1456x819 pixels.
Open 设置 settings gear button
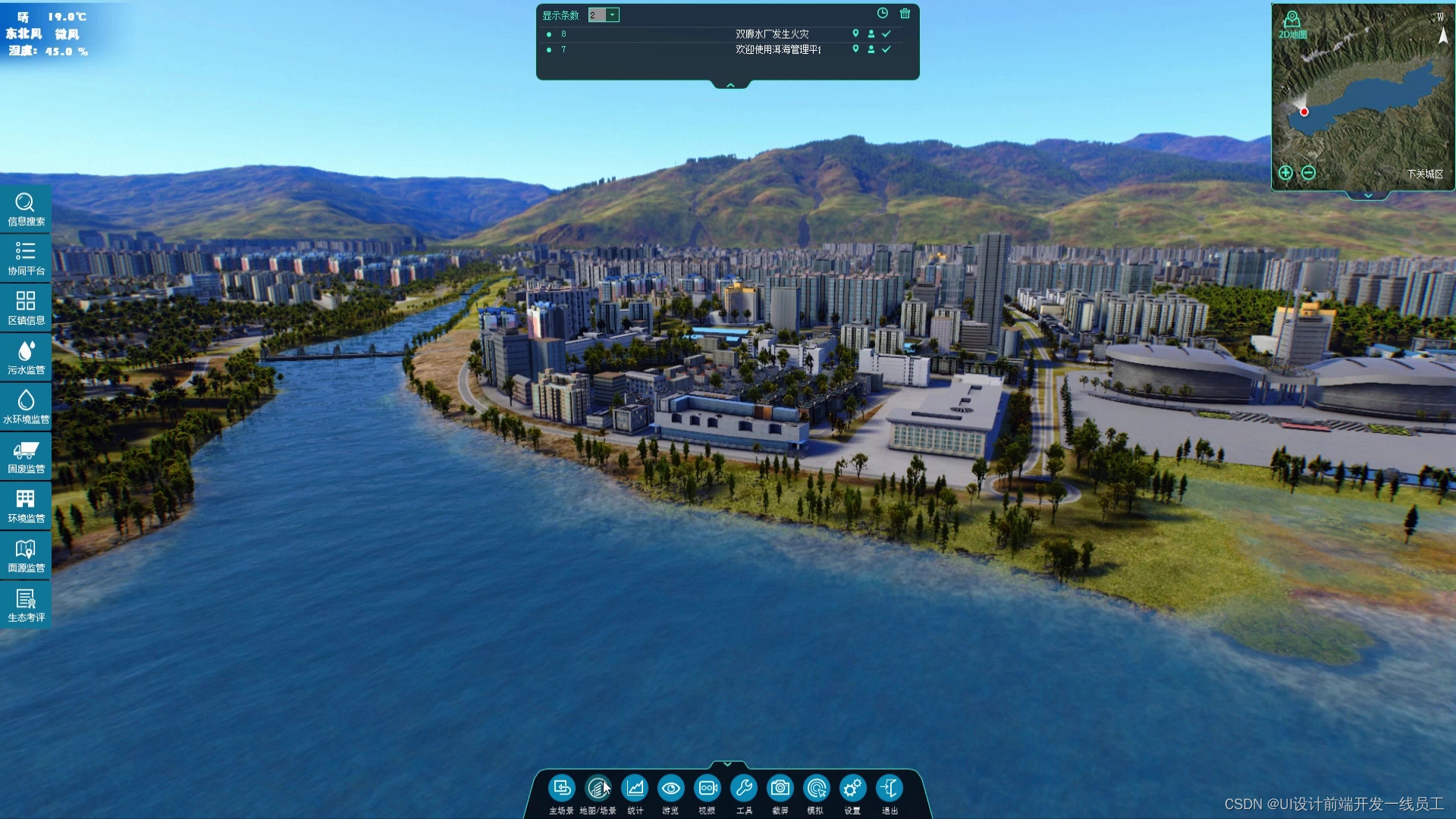(x=852, y=789)
